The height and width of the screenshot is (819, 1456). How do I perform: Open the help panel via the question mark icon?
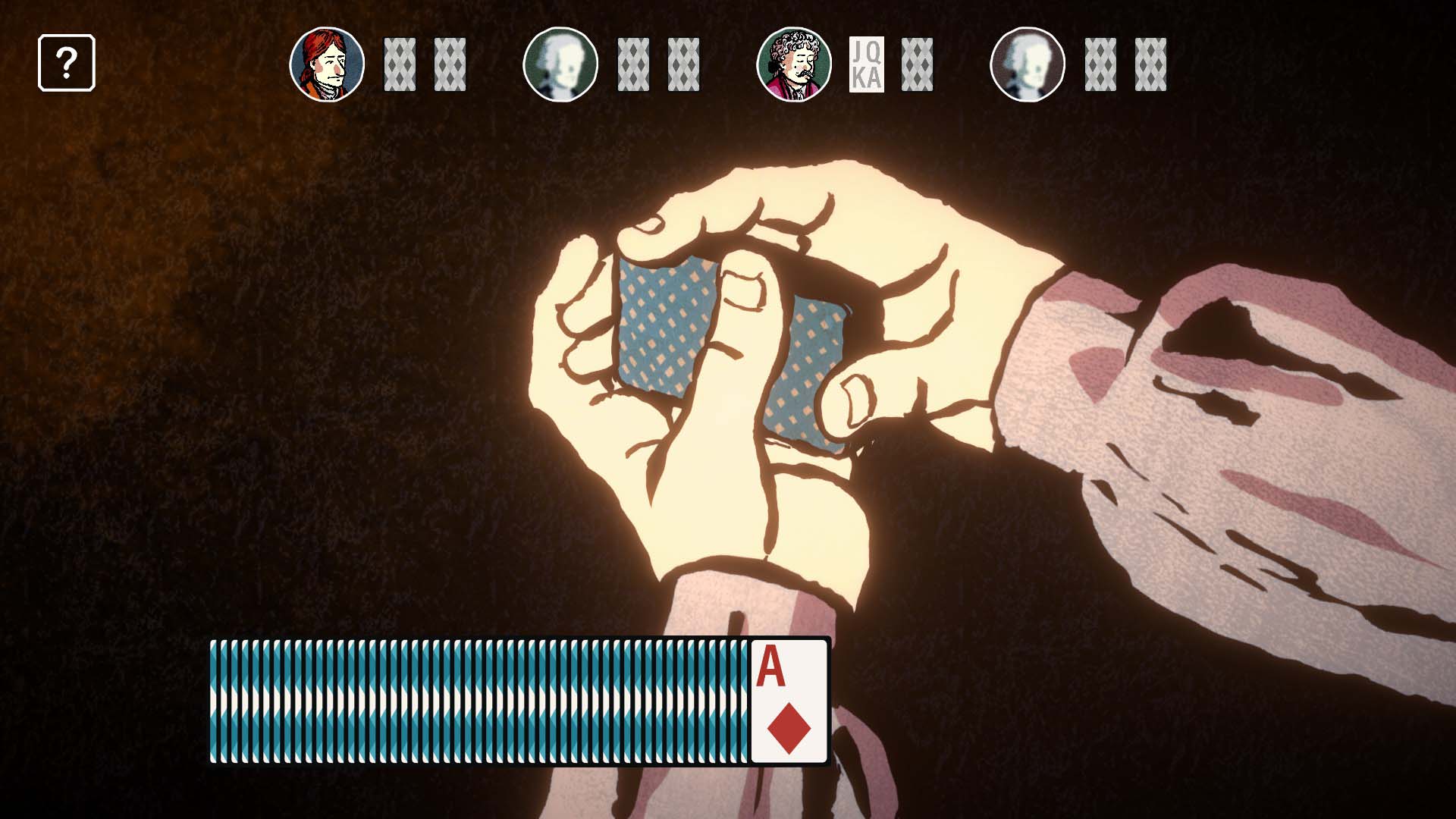[67, 63]
